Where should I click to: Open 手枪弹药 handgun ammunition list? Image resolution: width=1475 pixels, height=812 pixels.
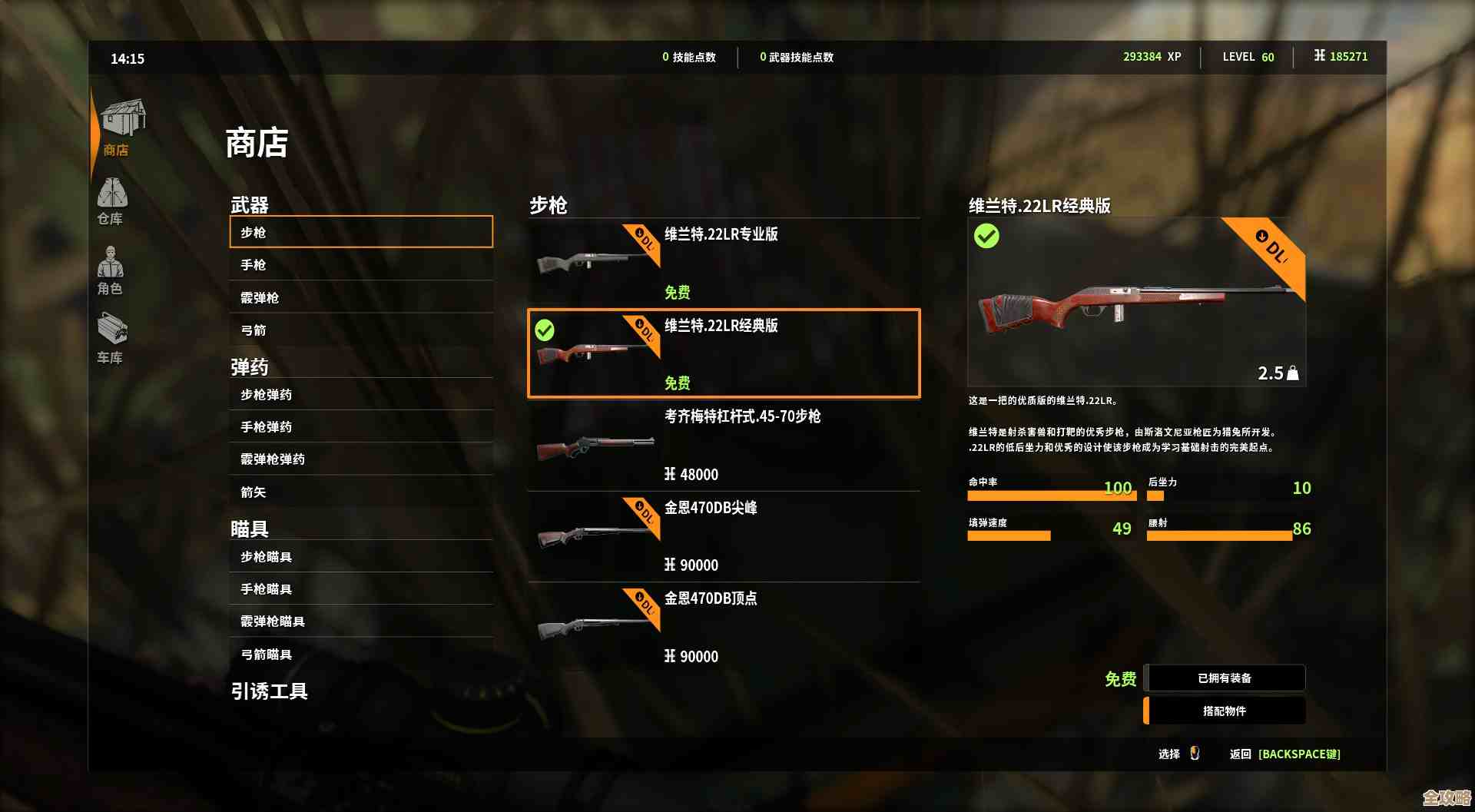(360, 427)
